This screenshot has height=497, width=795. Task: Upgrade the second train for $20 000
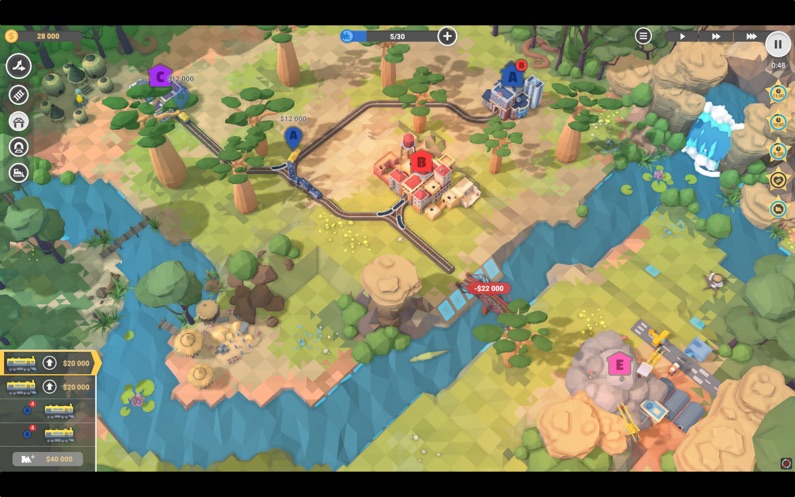coord(49,387)
